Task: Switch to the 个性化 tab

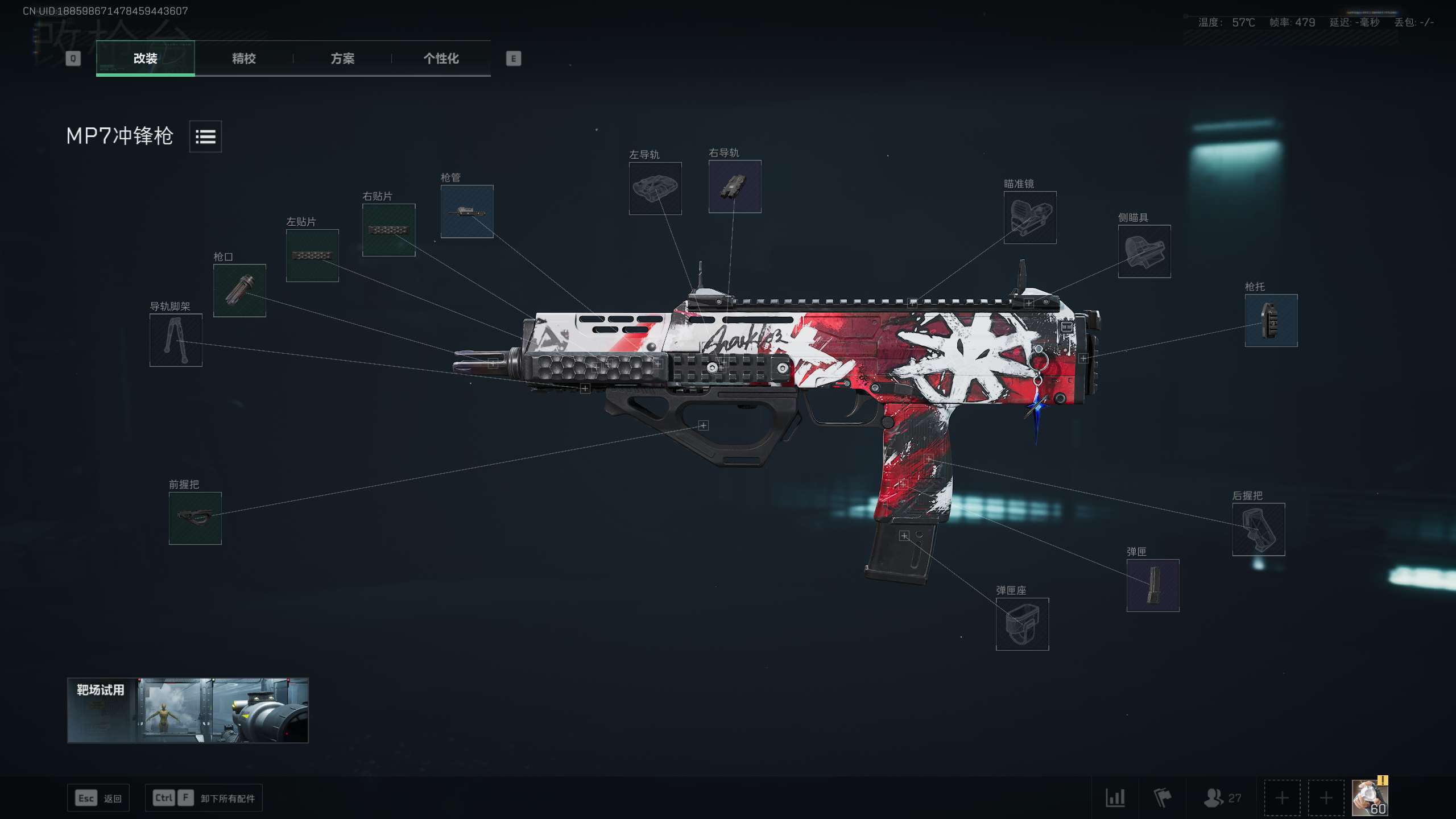Action: coord(440,59)
